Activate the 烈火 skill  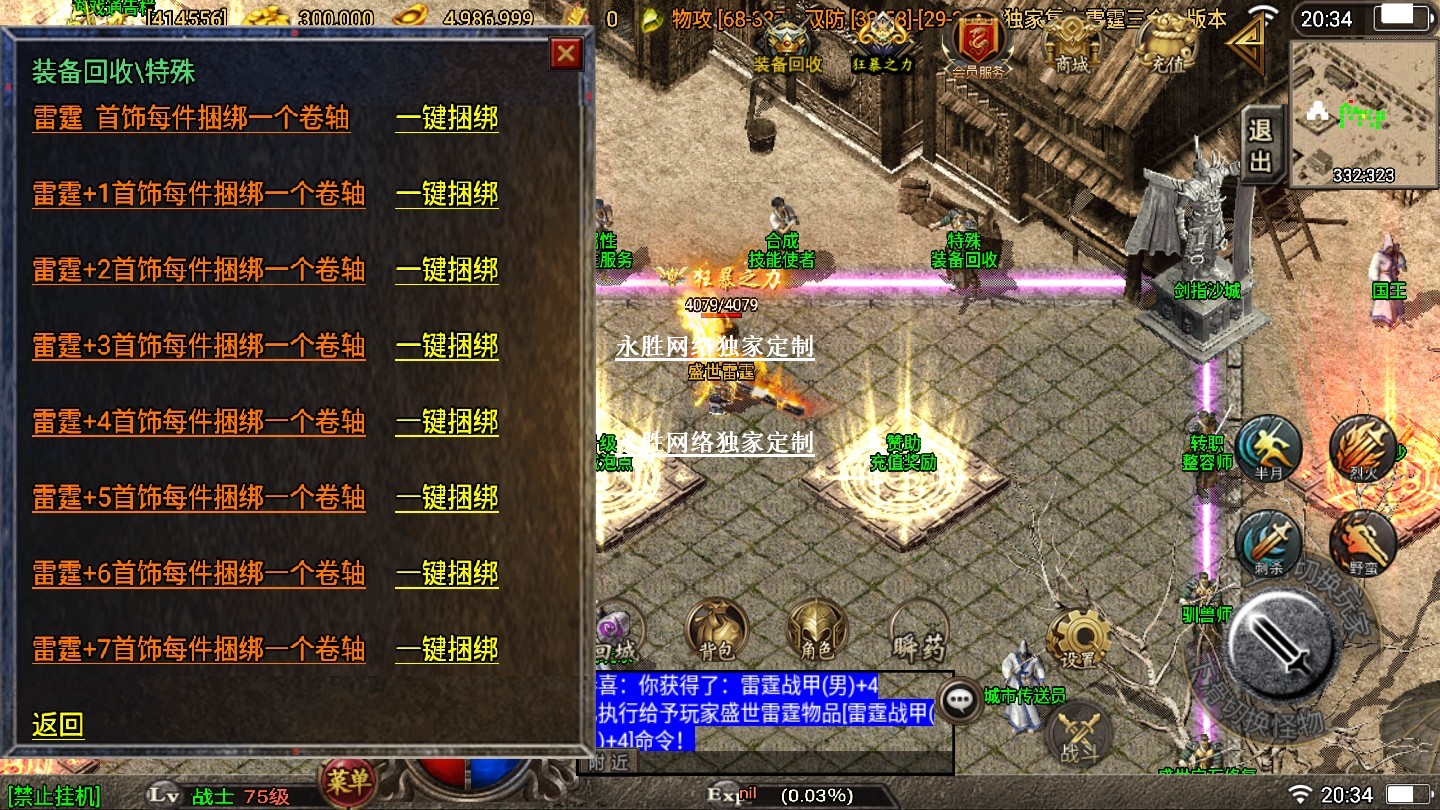coord(1362,451)
